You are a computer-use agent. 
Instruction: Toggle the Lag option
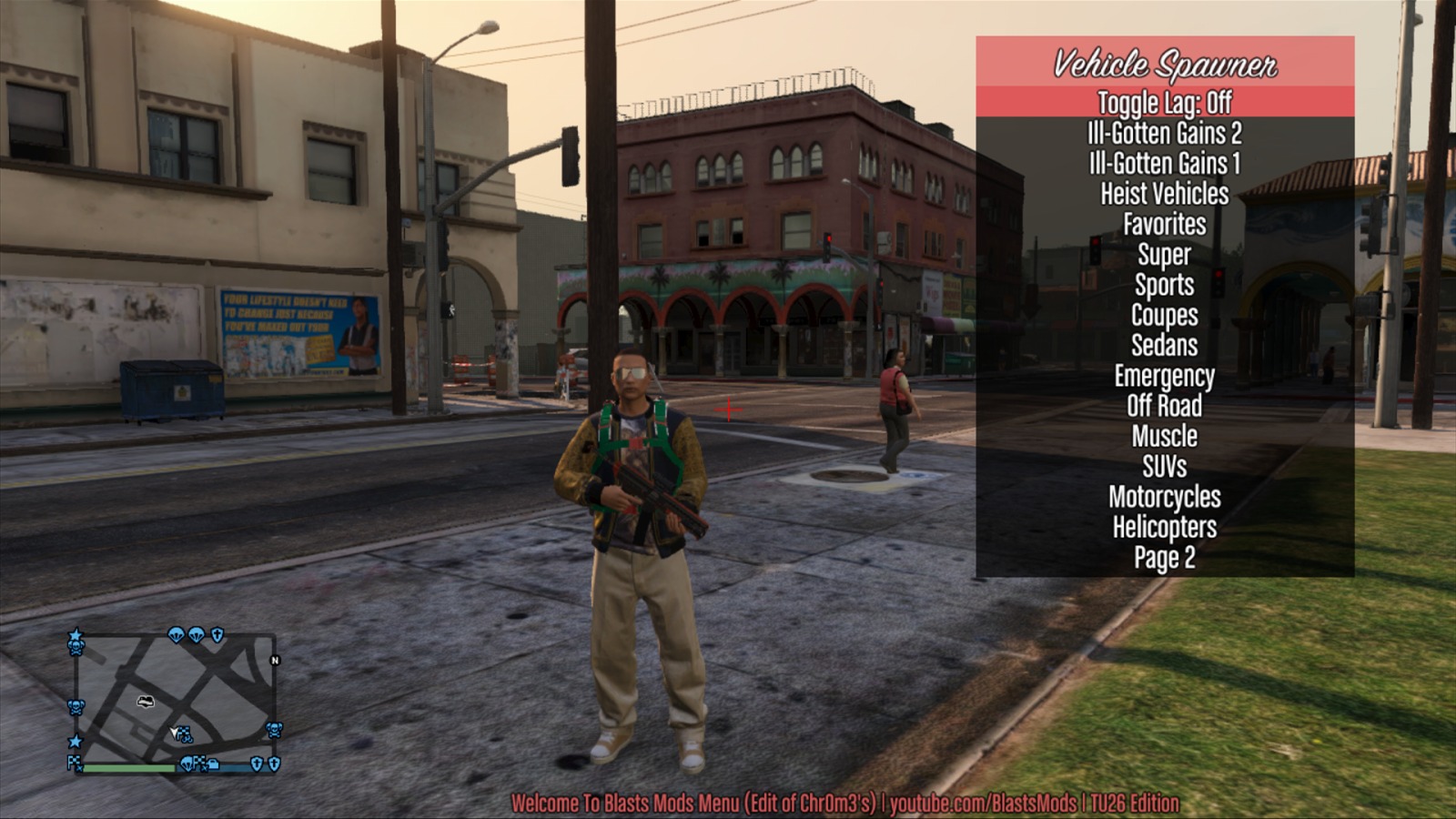pyautogui.click(x=1164, y=103)
